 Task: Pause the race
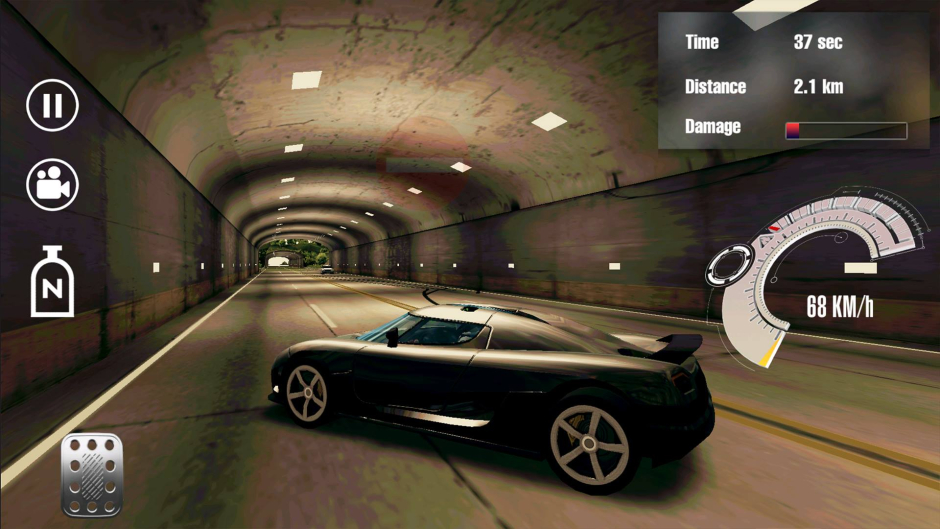click(x=52, y=105)
